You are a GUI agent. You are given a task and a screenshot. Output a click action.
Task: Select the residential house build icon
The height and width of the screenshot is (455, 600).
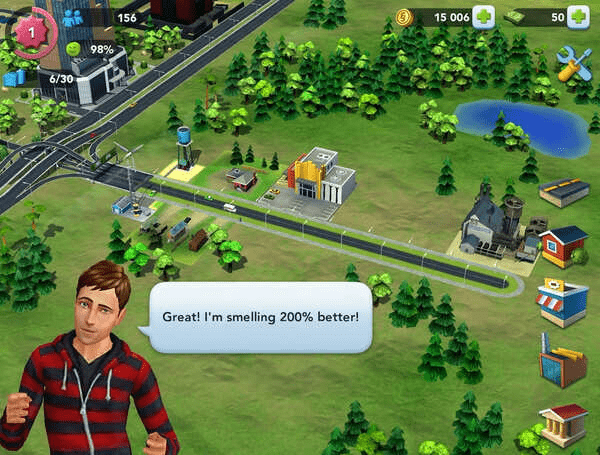click(563, 245)
